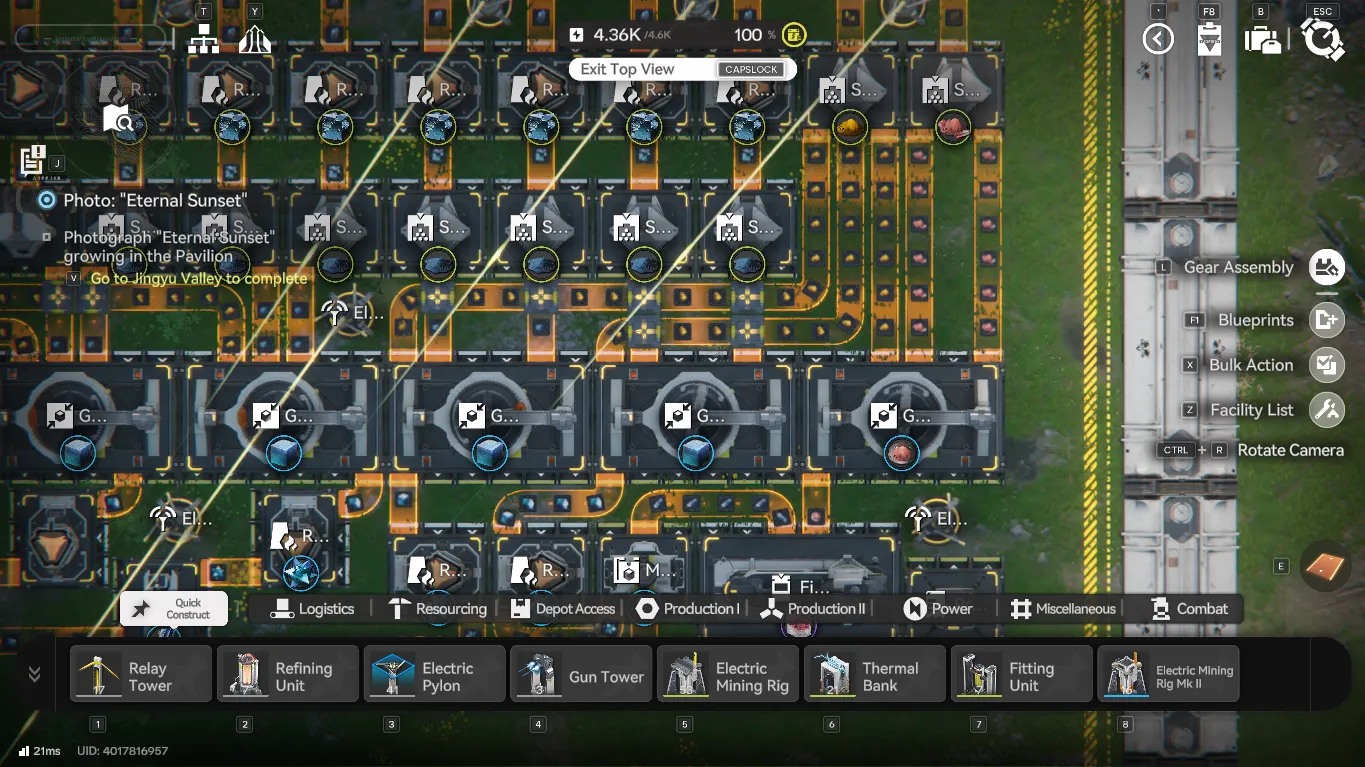Open the Gear Assembly panel
1365x767 pixels.
click(x=1326, y=267)
